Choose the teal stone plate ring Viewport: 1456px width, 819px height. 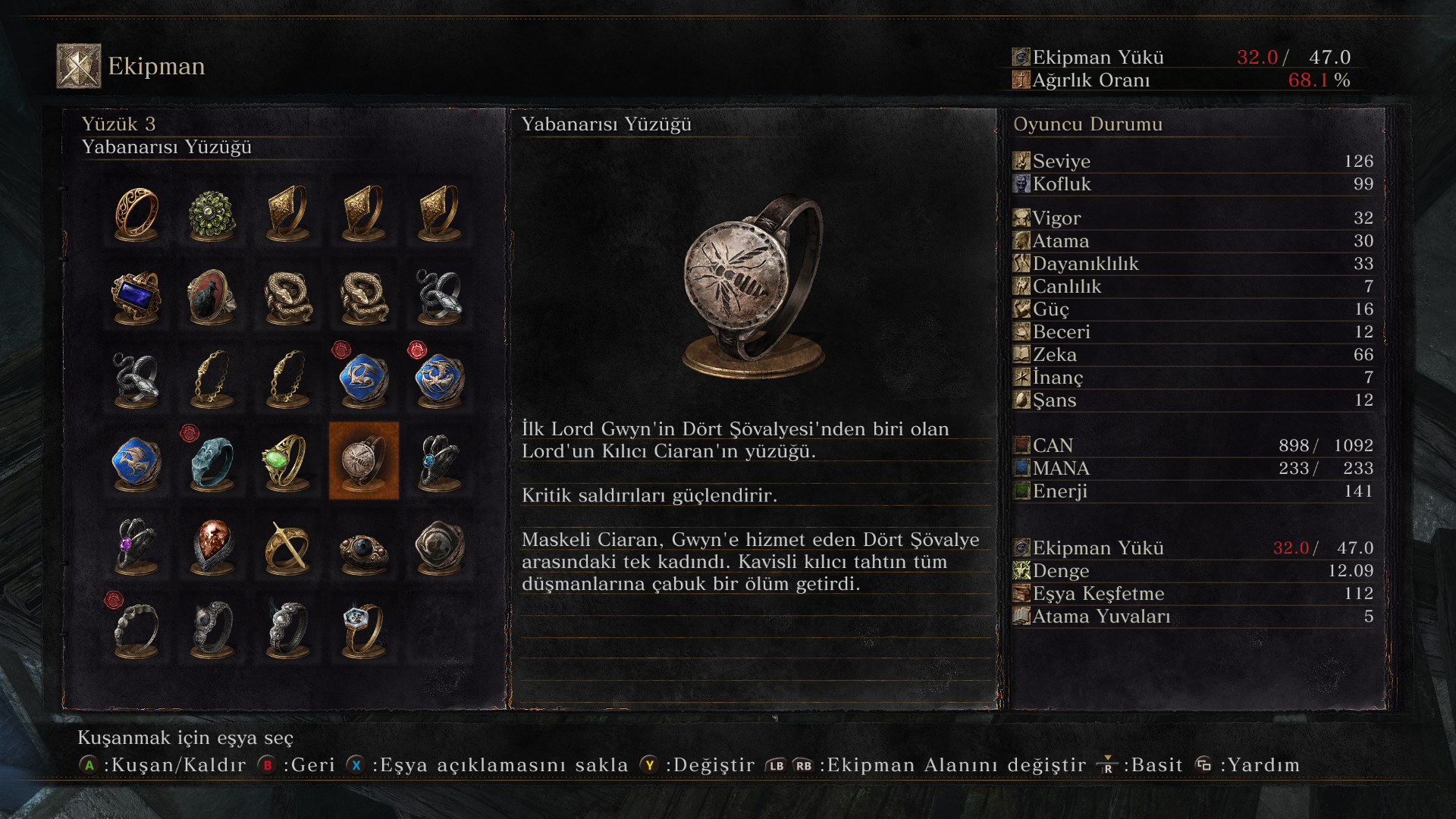(x=212, y=461)
